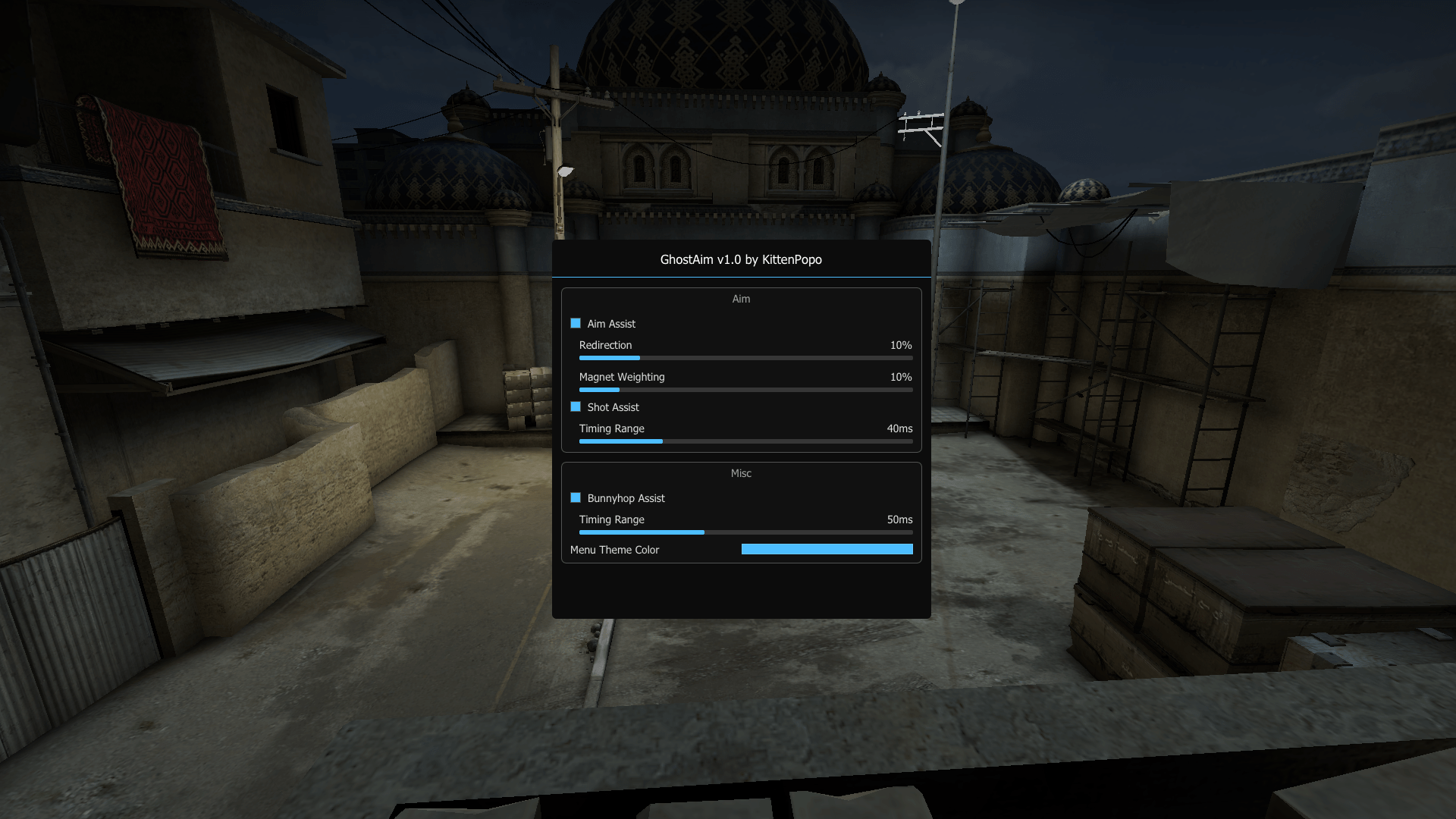The image size is (1456, 819).
Task: Enable the Aim Assist checkbox
Action: click(575, 323)
